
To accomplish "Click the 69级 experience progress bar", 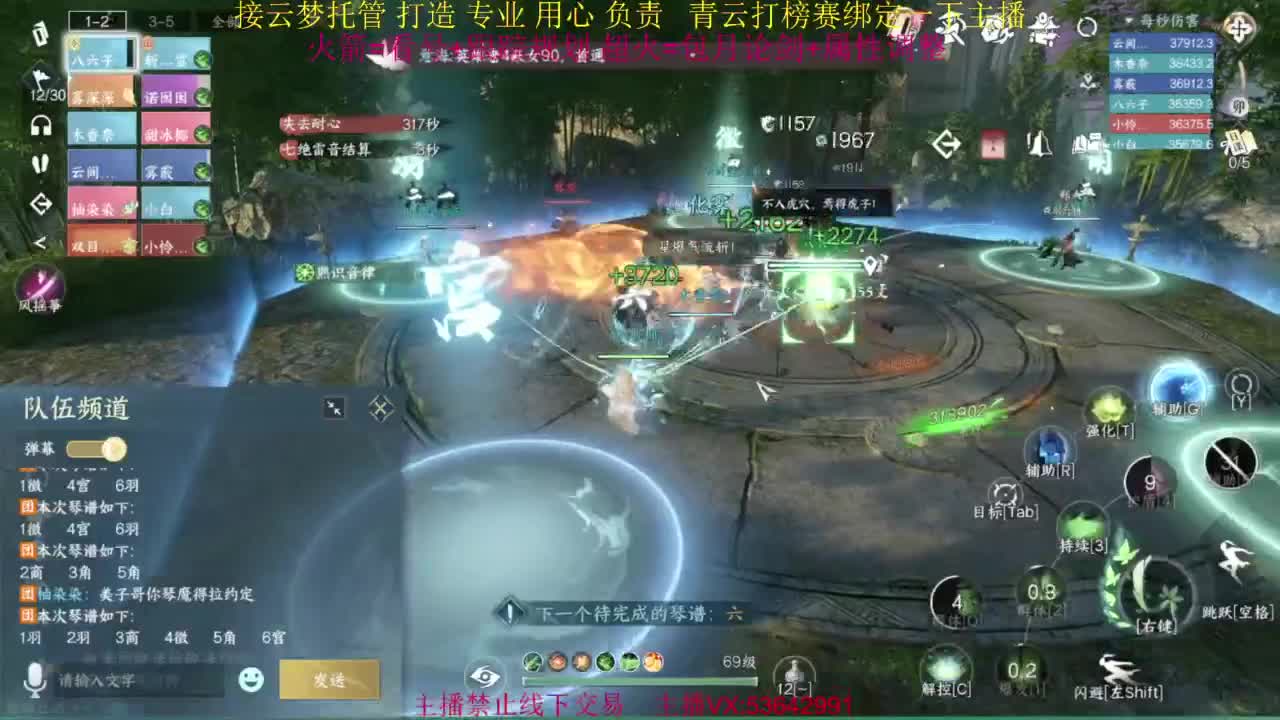I will click(x=640, y=680).
